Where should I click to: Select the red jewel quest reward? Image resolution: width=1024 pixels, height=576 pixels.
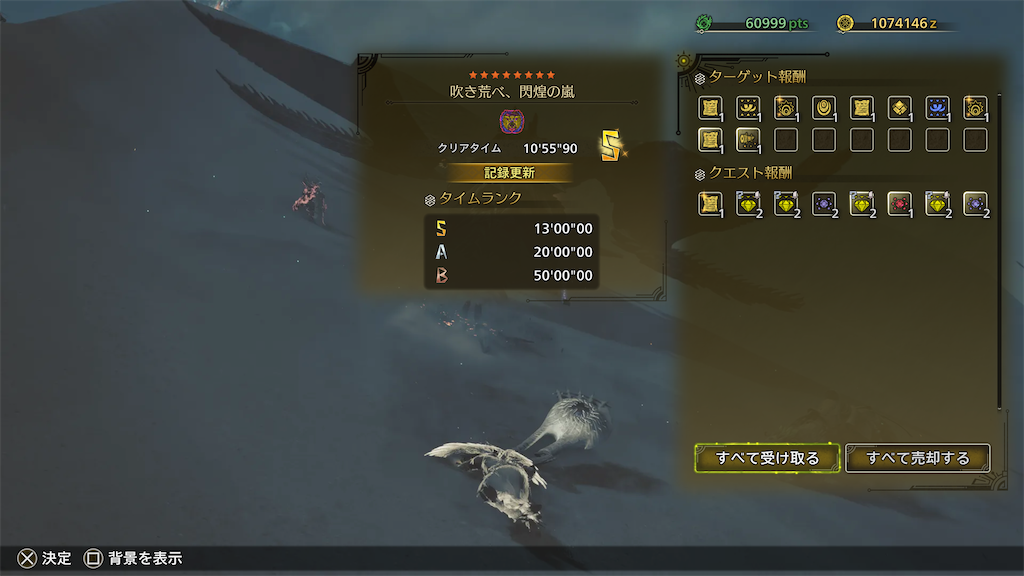pos(899,204)
